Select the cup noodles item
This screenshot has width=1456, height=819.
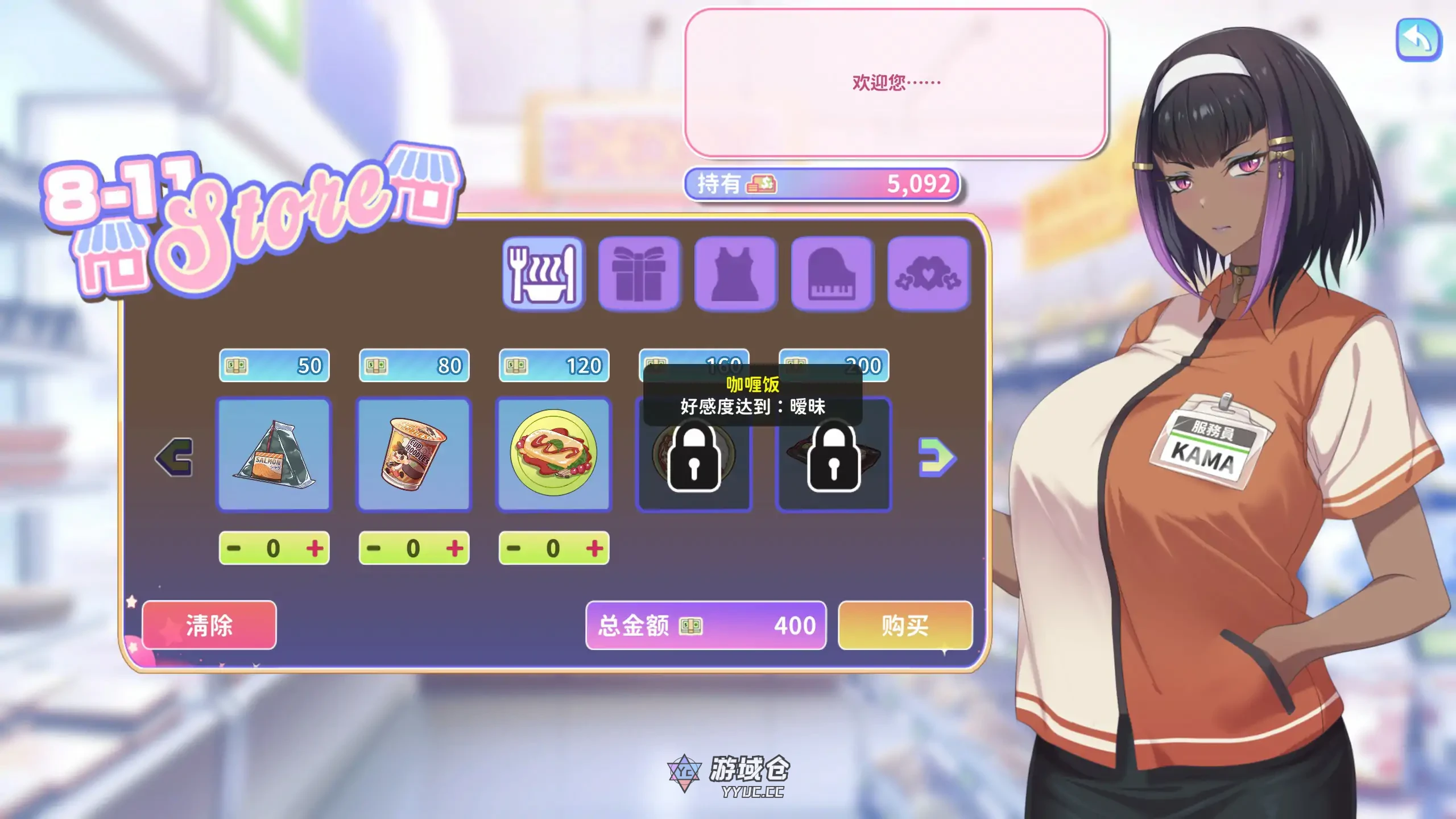coord(414,455)
